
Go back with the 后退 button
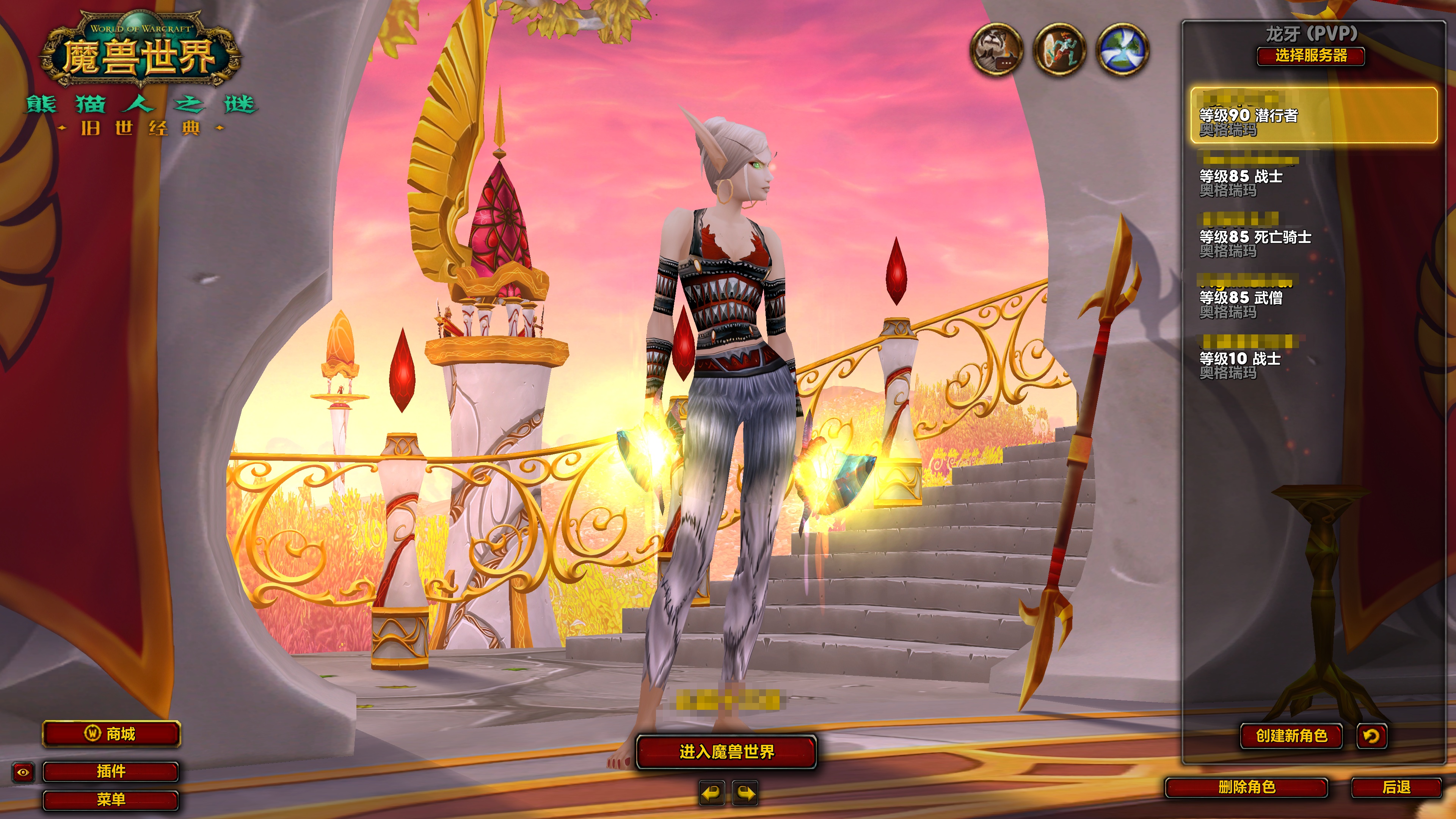(1396, 787)
